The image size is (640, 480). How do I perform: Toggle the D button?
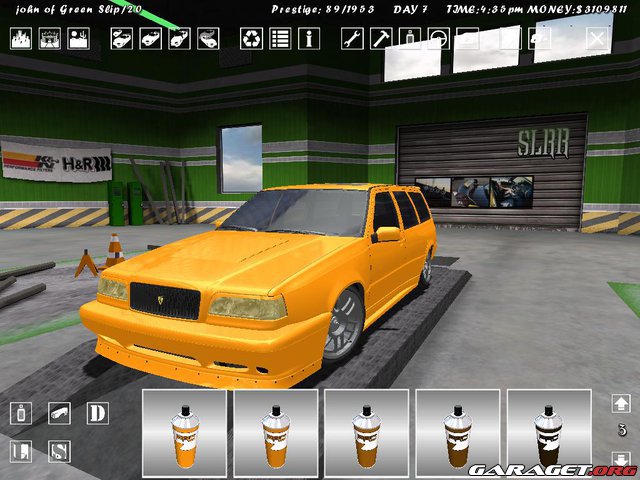coord(97,413)
